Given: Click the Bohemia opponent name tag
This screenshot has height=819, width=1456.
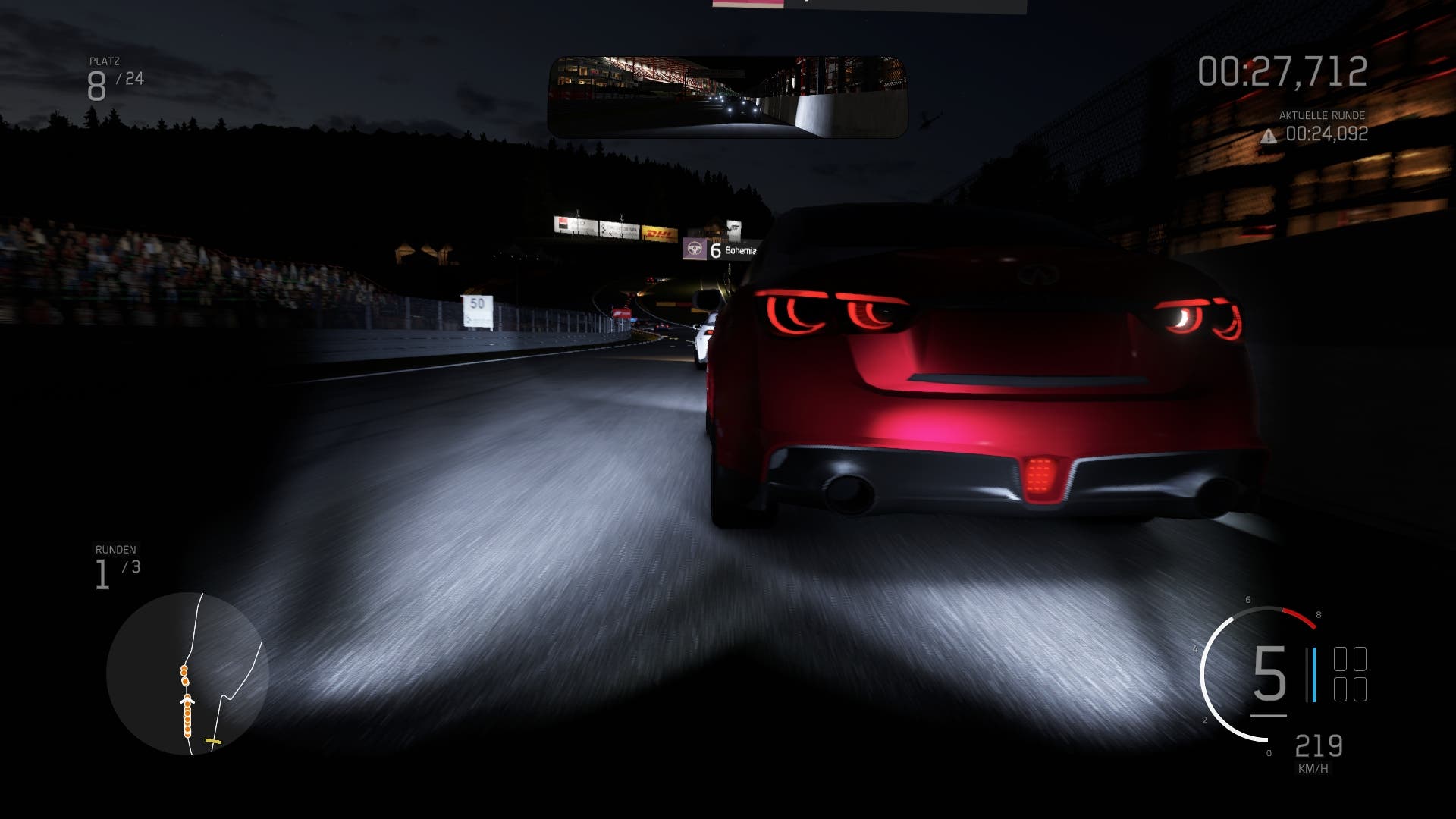Looking at the screenshot, I should (720, 249).
